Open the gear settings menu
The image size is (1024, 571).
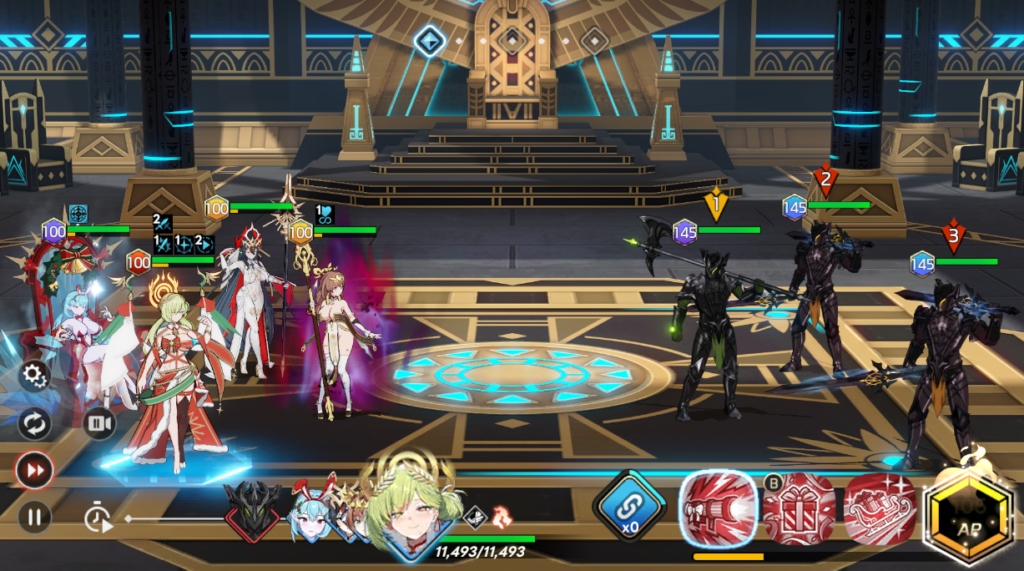[x=34, y=376]
